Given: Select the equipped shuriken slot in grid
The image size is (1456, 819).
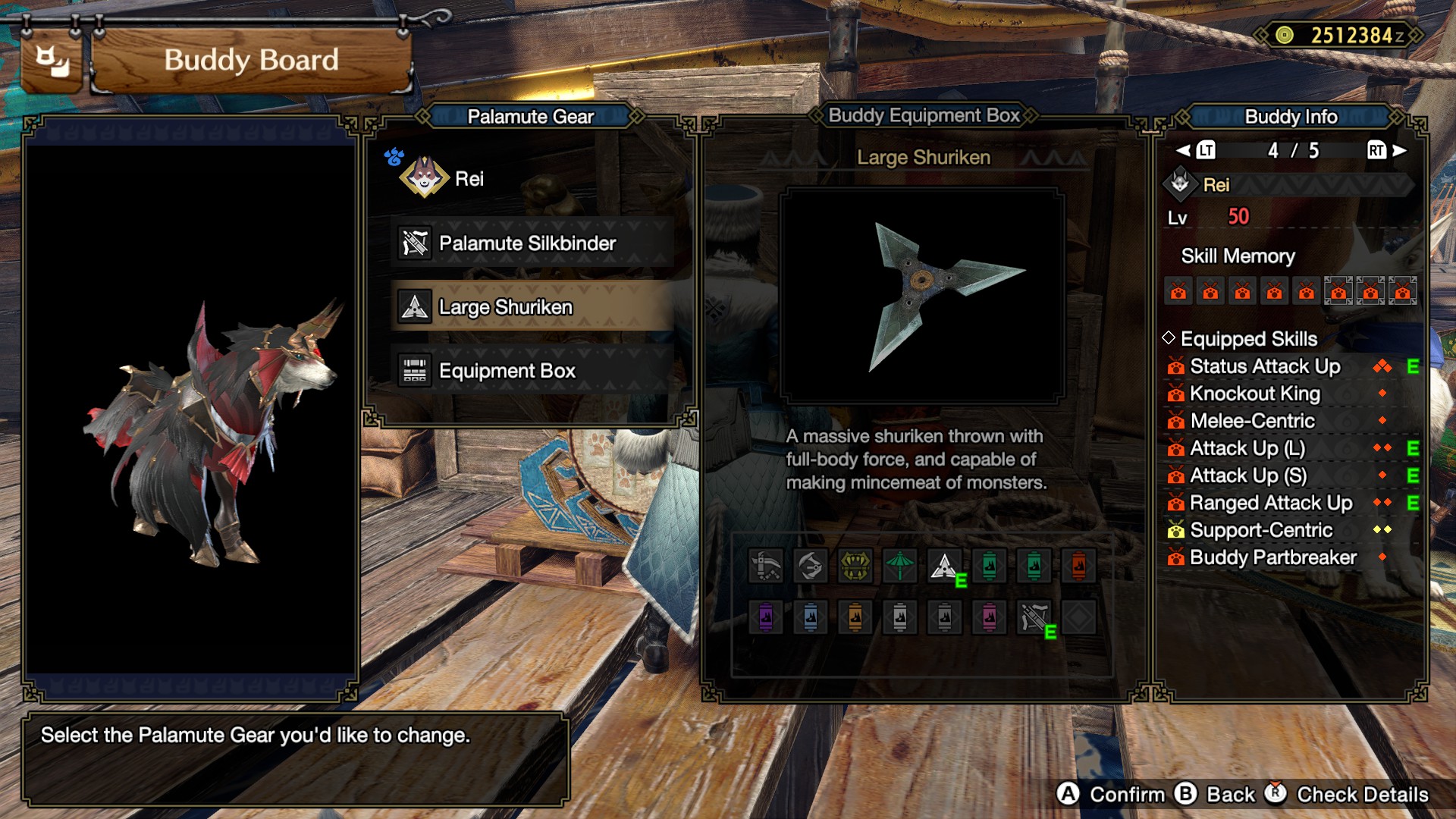Looking at the screenshot, I should click(x=945, y=566).
